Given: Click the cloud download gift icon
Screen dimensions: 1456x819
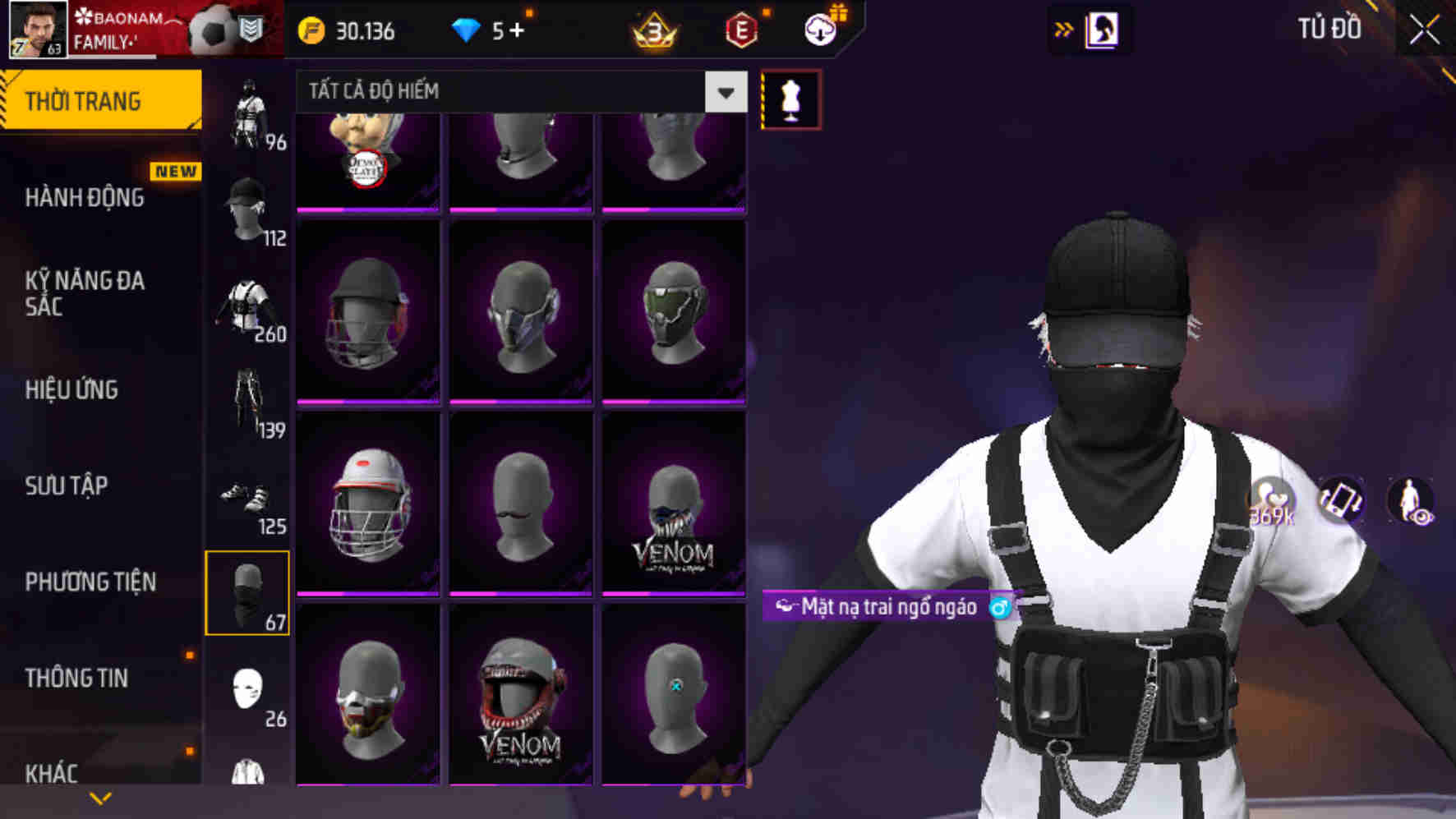Looking at the screenshot, I should pyautogui.click(x=818, y=30).
